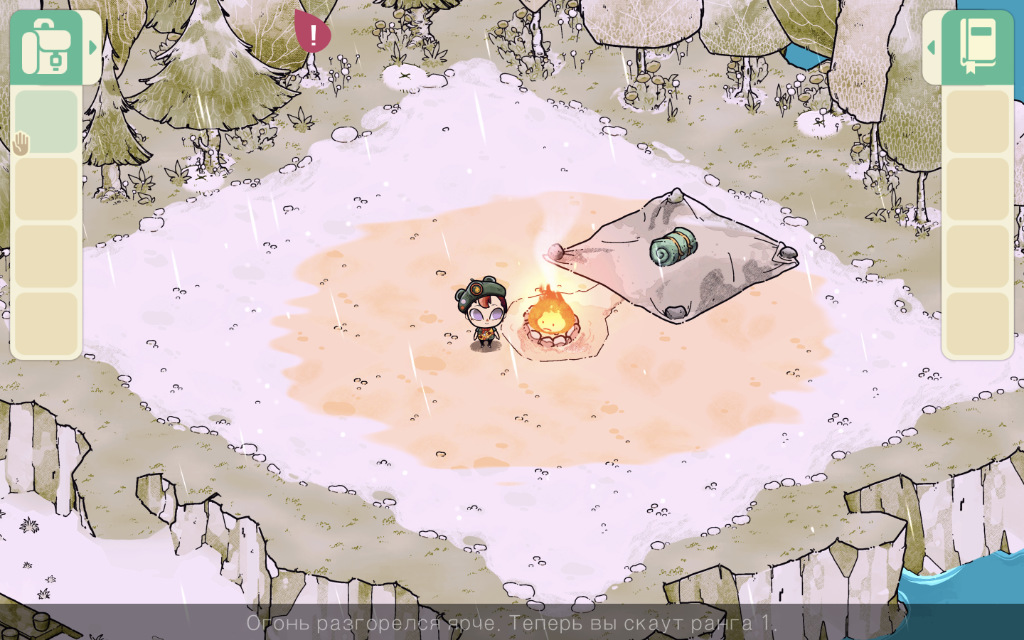Open the backpack inventory

(x=45, y=47)
